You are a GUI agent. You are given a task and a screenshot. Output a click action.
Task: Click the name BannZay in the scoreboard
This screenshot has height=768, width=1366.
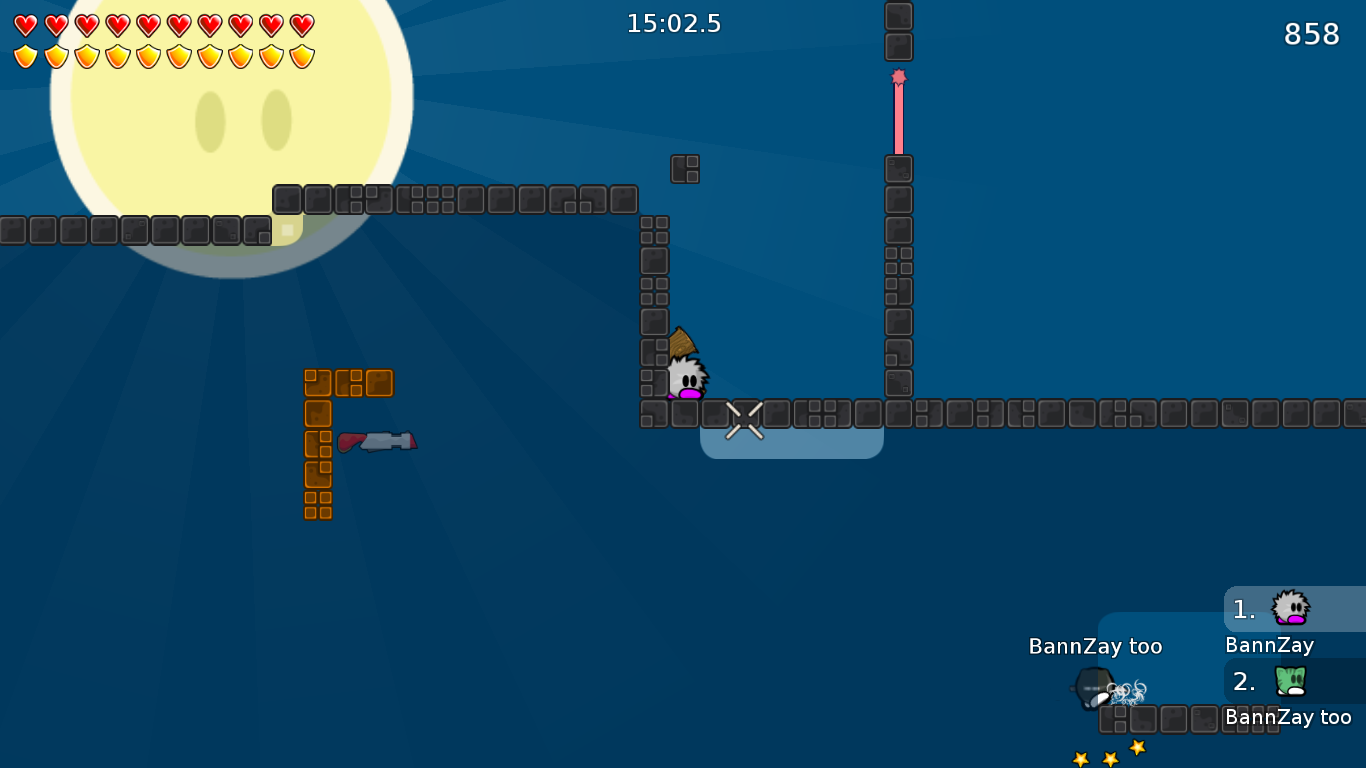pos(1268,646)
